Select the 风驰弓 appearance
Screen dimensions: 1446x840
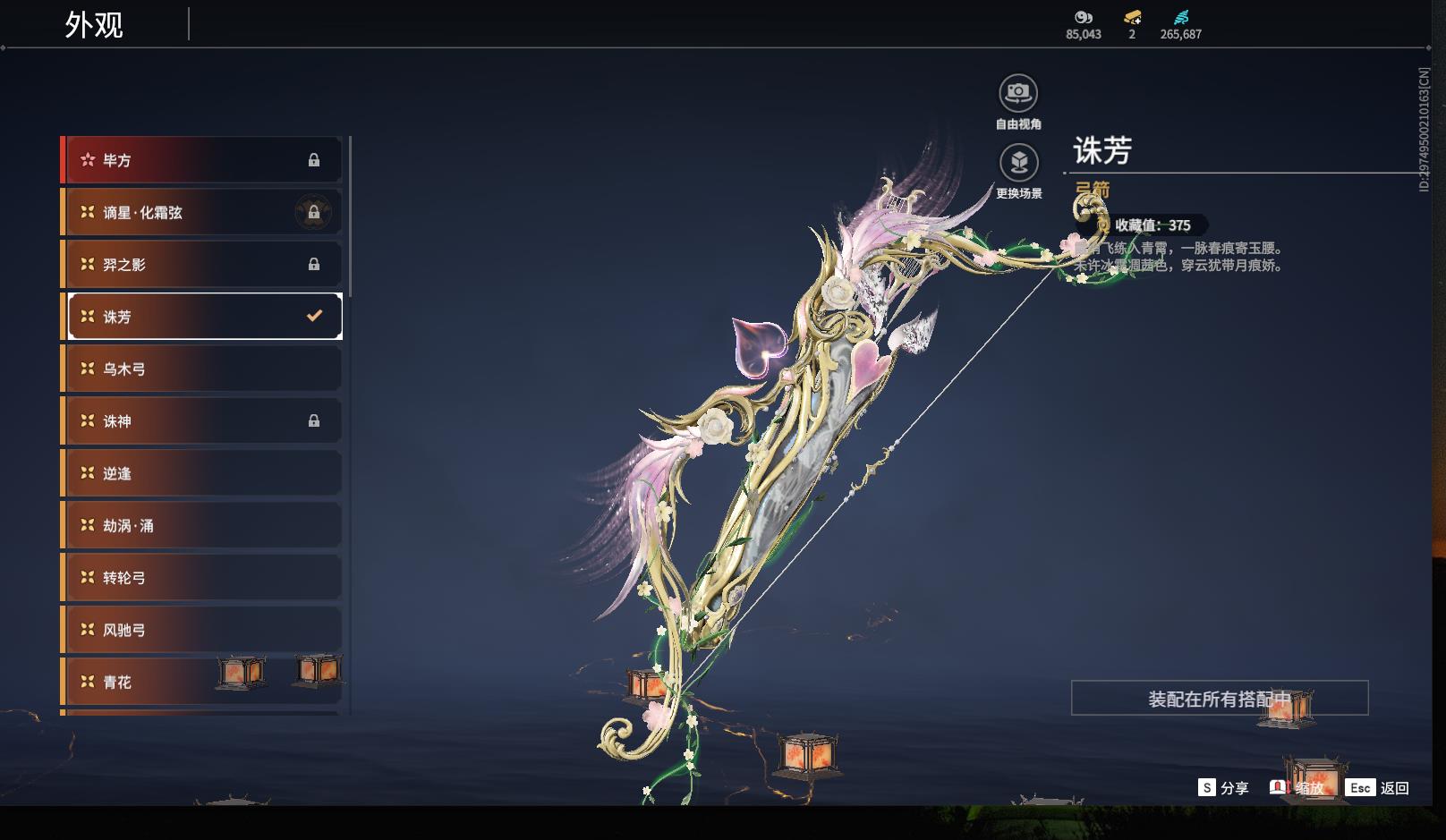[202, 630]
